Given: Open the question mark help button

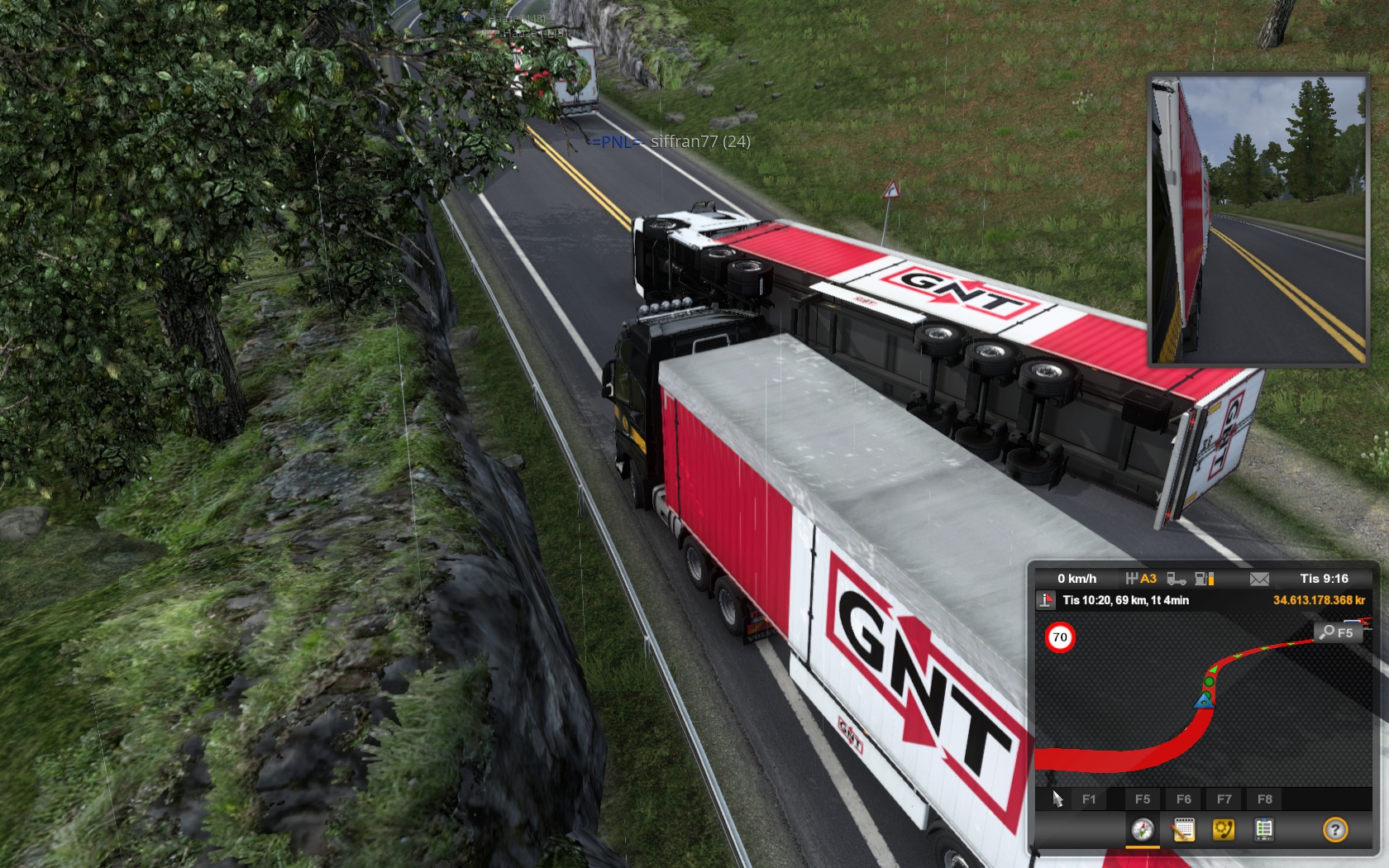Looking at the screenshot, I should point(1334,829).
